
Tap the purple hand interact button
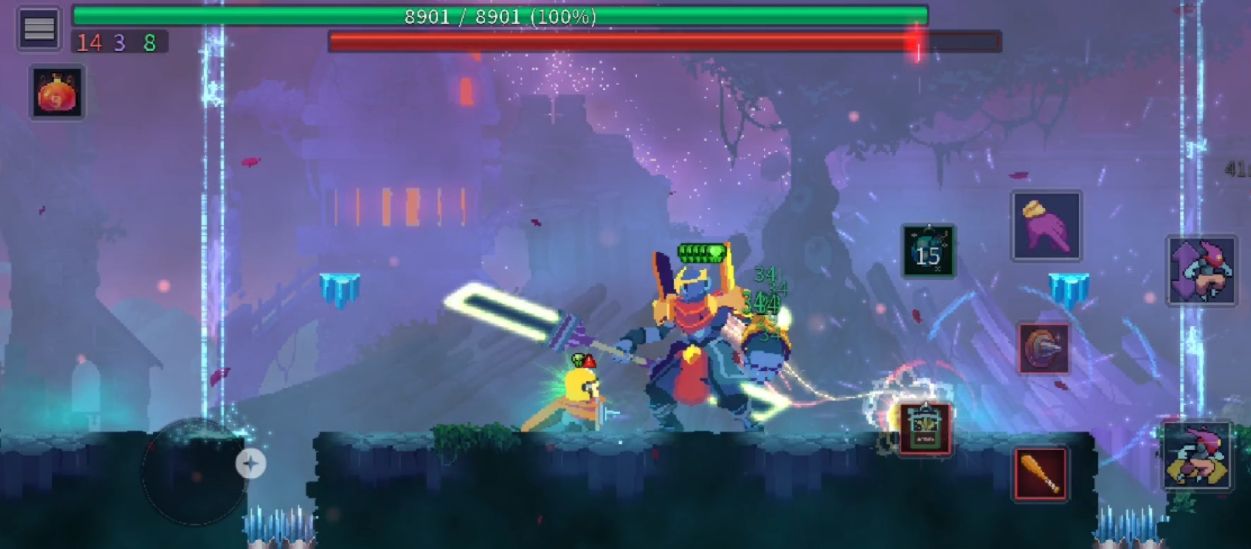[x=1046, y=225]
